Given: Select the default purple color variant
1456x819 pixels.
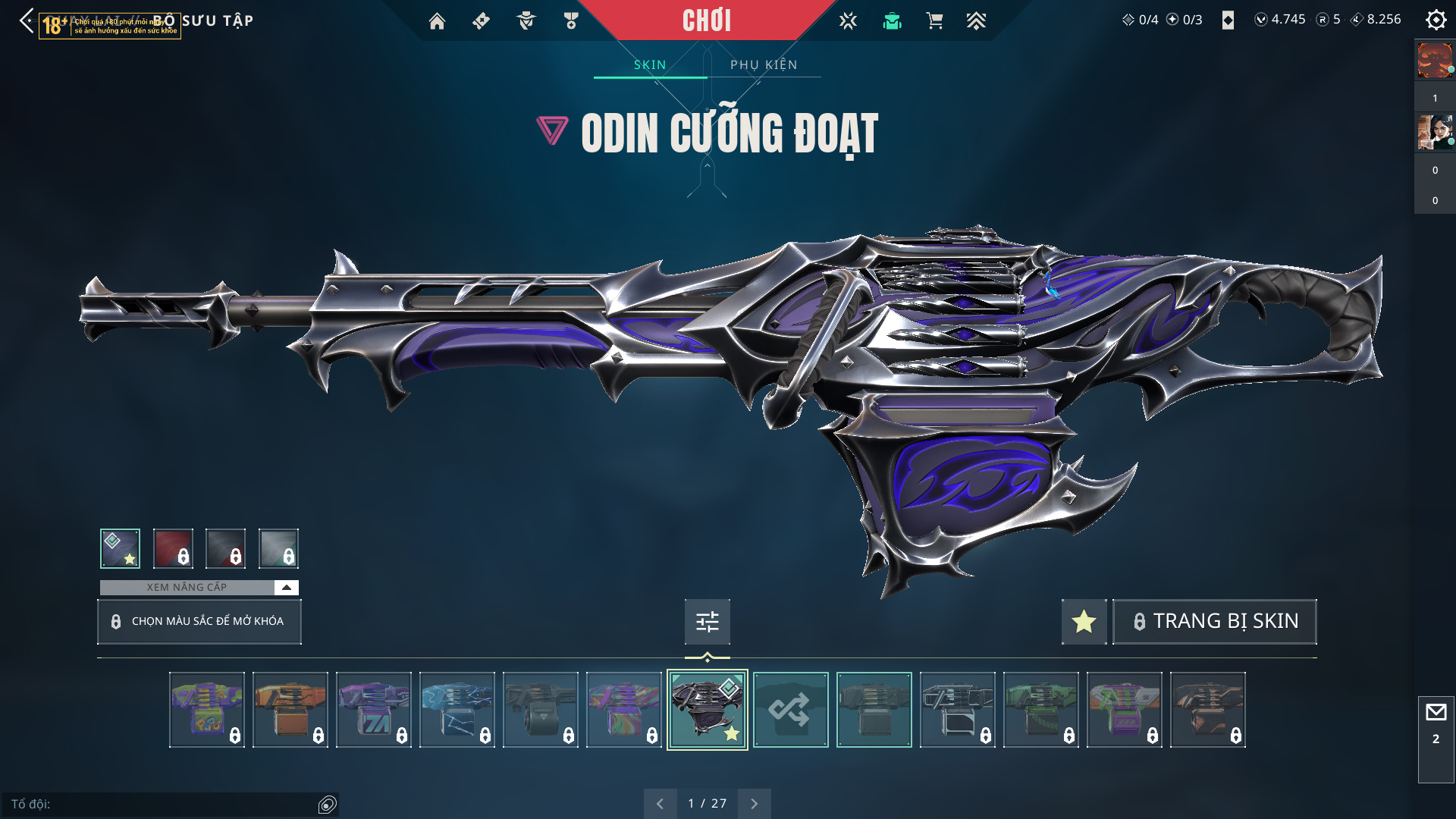Looking at the screenshot, I should 120,548.
